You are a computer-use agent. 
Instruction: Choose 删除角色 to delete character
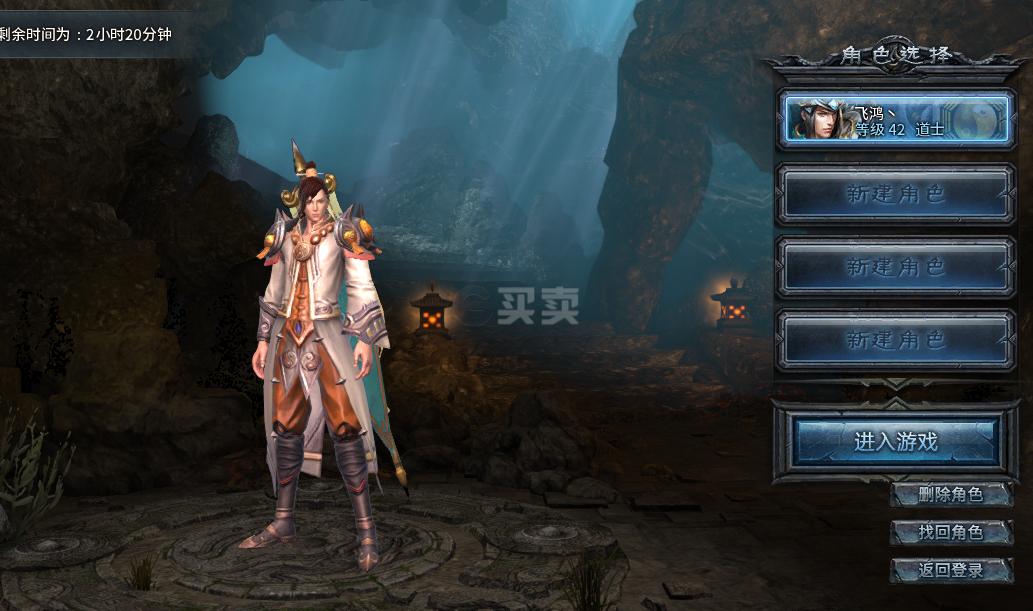950,494
